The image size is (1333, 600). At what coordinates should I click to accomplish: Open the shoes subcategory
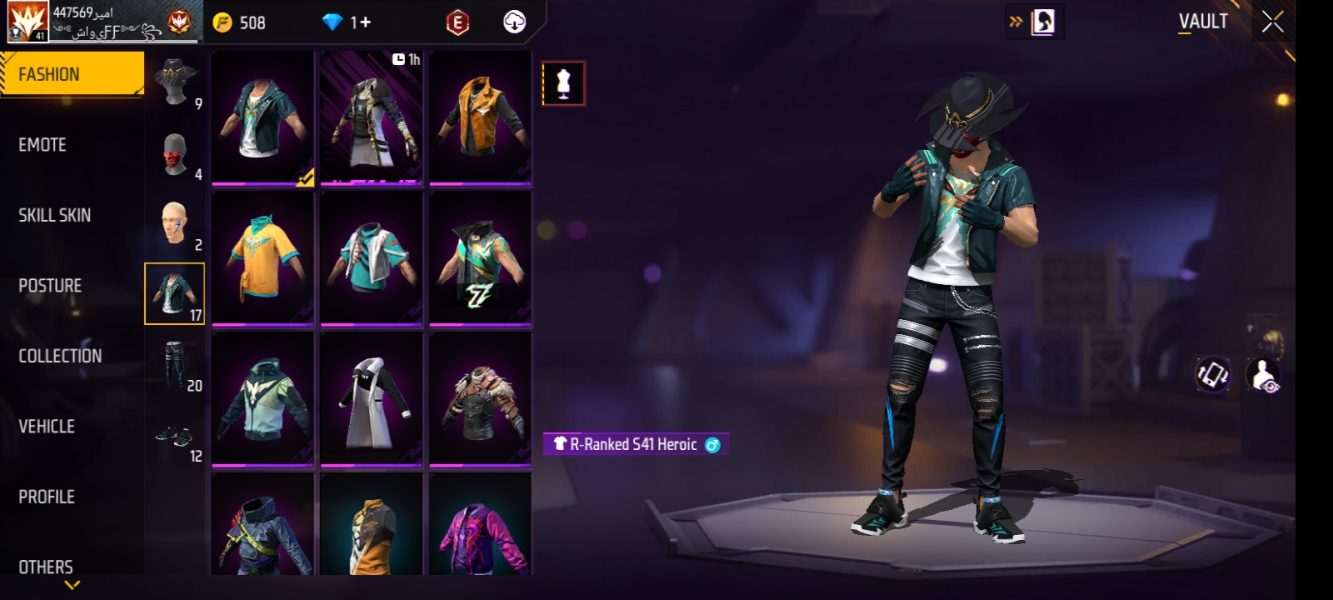175,436
